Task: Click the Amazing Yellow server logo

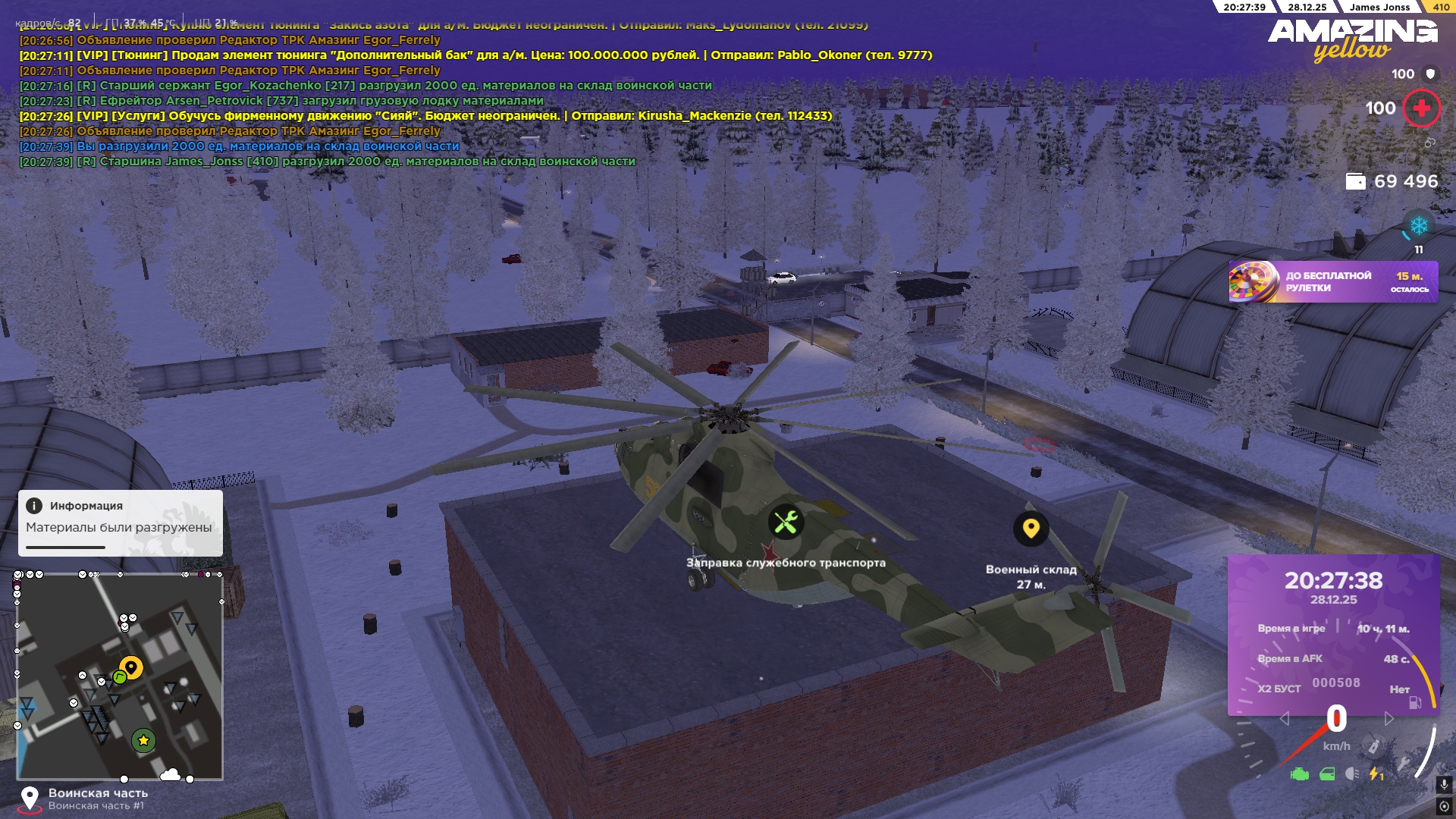Action: click(1352, 39)
